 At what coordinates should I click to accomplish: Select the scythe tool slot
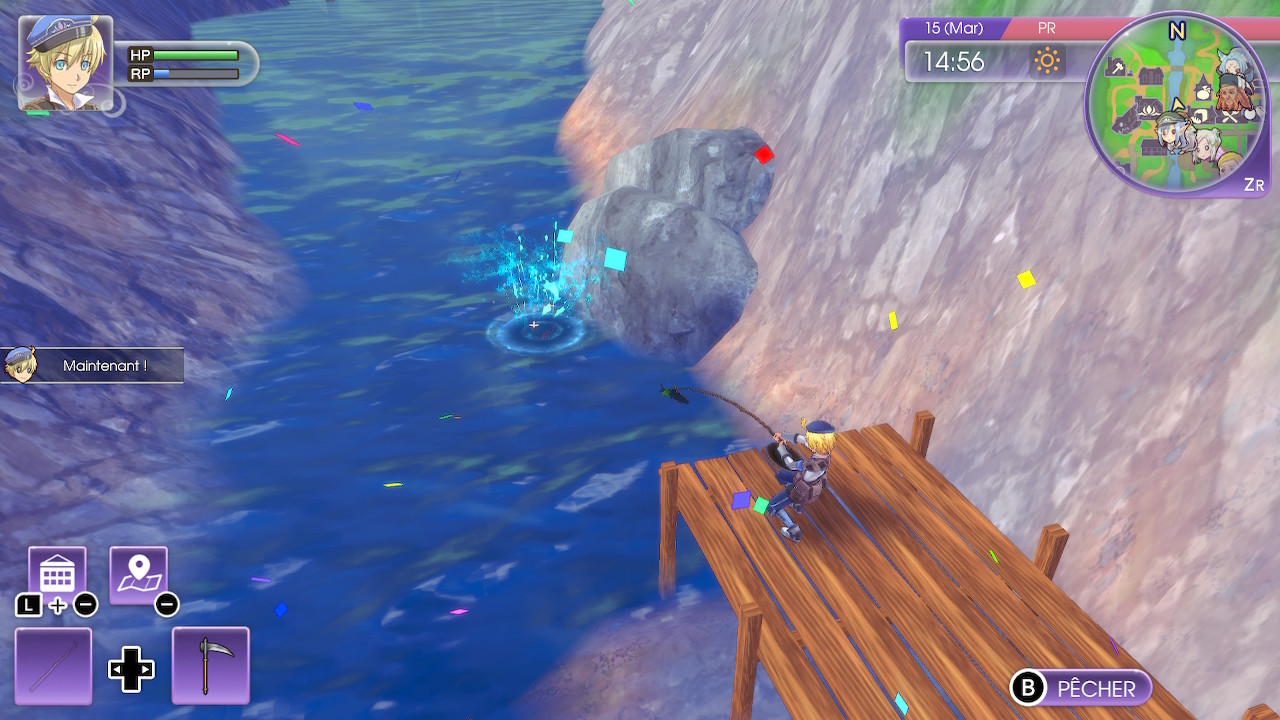pyautogui.click(x=210, y=665)
